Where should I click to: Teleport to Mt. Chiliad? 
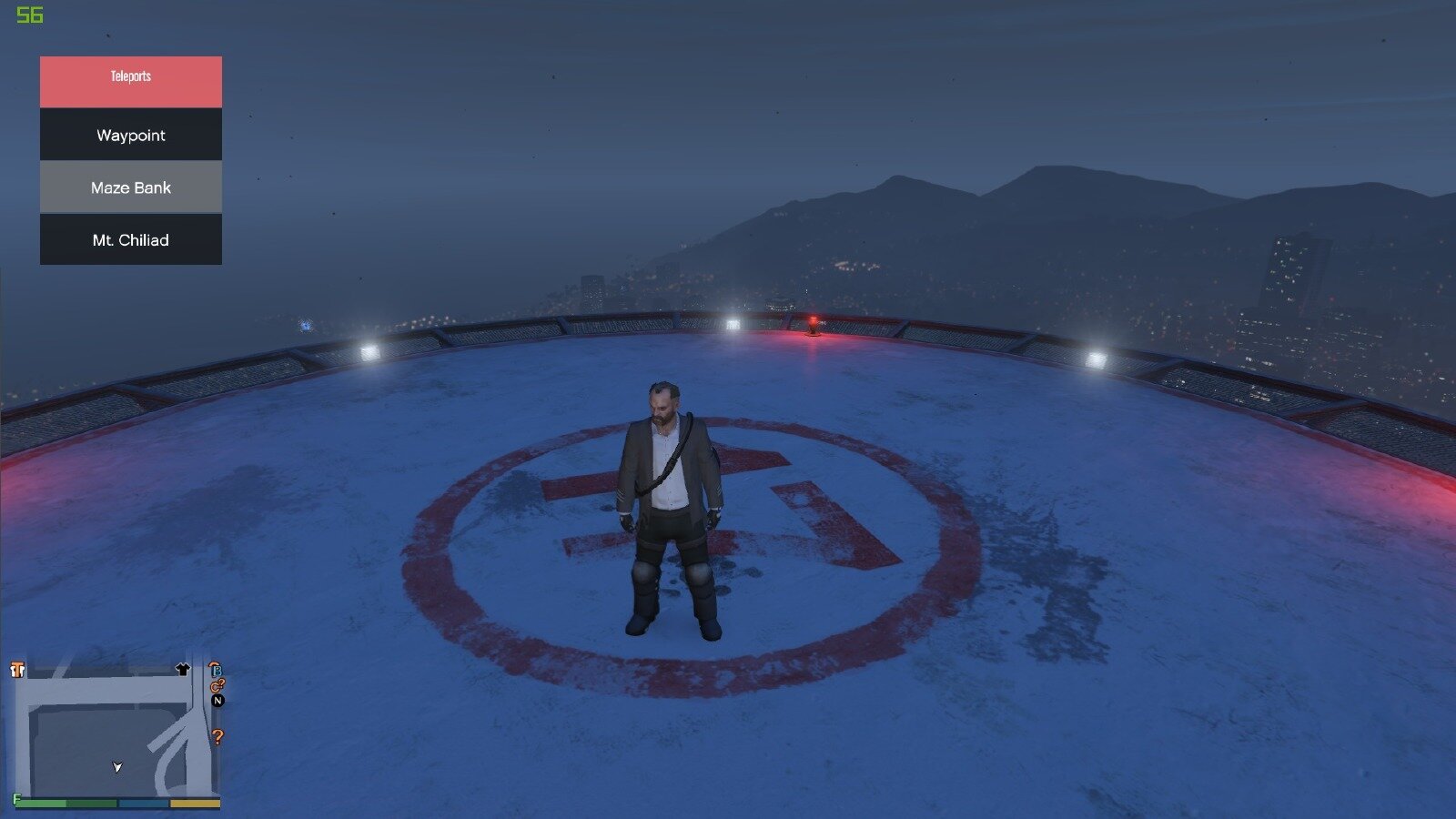click(131, 240)
